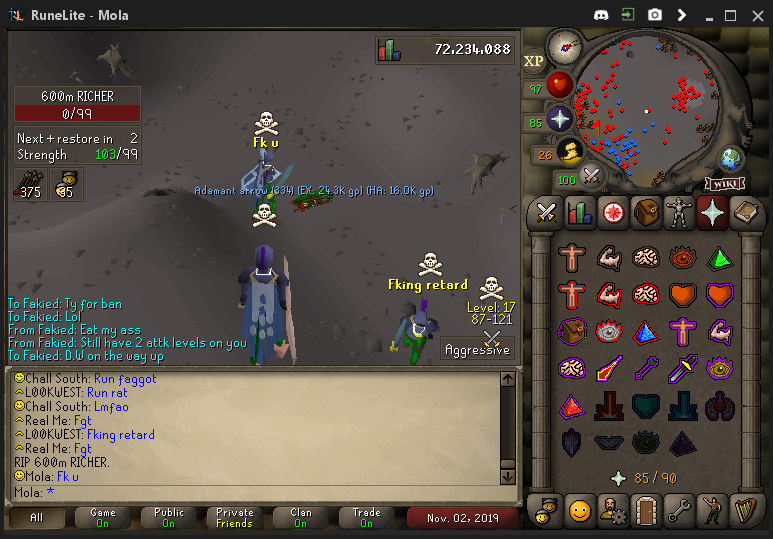Open the Quest list tab
Screen dimensions: 773x539
click(613, 212)
